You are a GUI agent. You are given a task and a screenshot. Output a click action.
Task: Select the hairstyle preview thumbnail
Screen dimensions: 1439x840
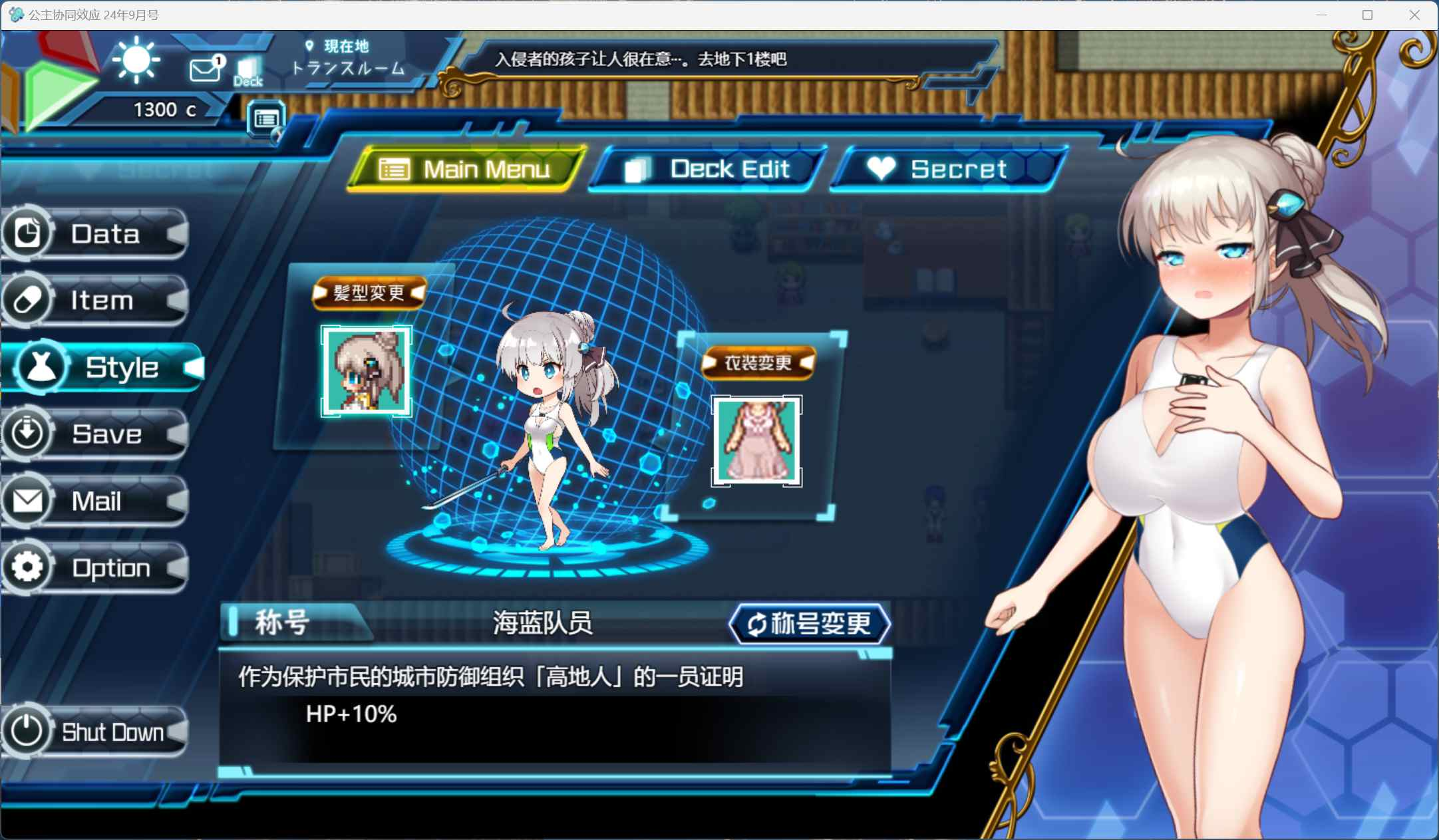click(x=367, y=371)
